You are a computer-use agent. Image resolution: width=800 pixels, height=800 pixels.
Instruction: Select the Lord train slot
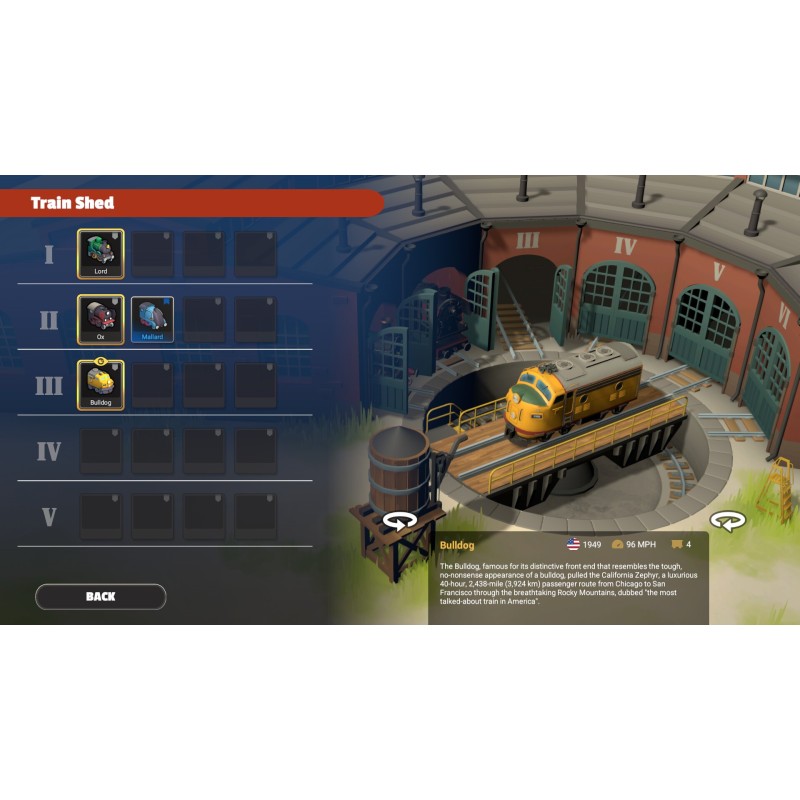coord(101,253)
